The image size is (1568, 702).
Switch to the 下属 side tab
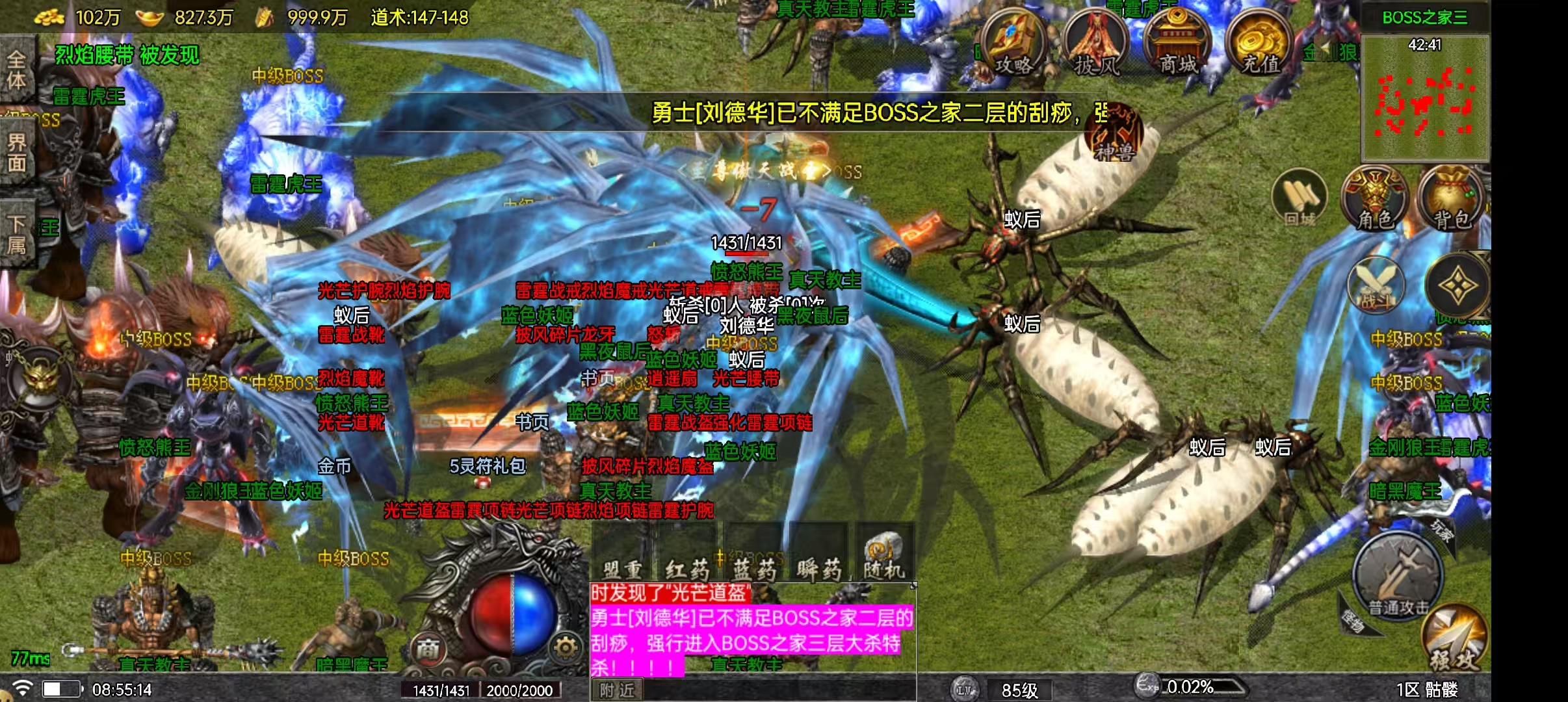click(x=16, y=234)
